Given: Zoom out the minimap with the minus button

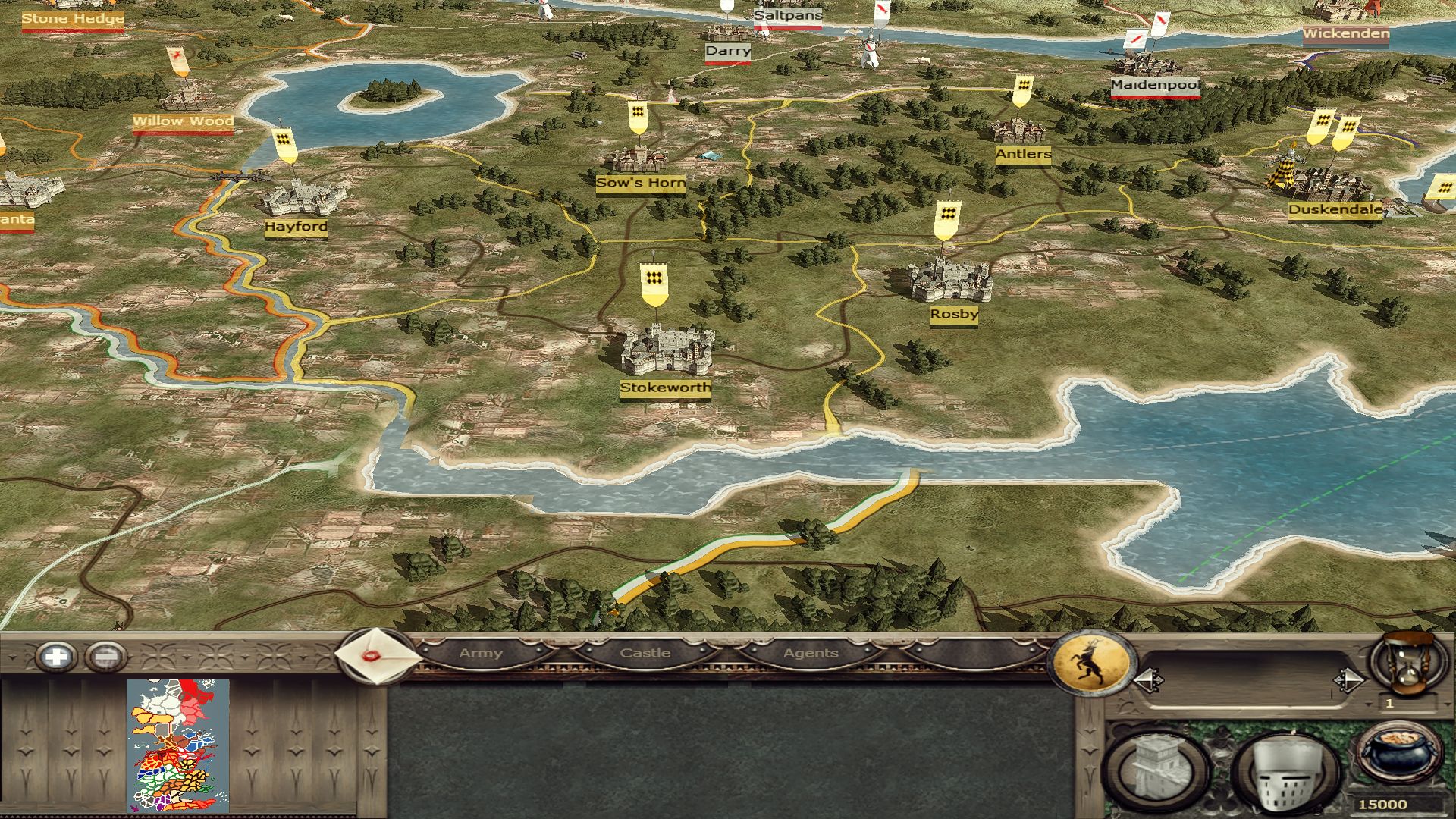Looking at the screenshot, I should (105, 657).
